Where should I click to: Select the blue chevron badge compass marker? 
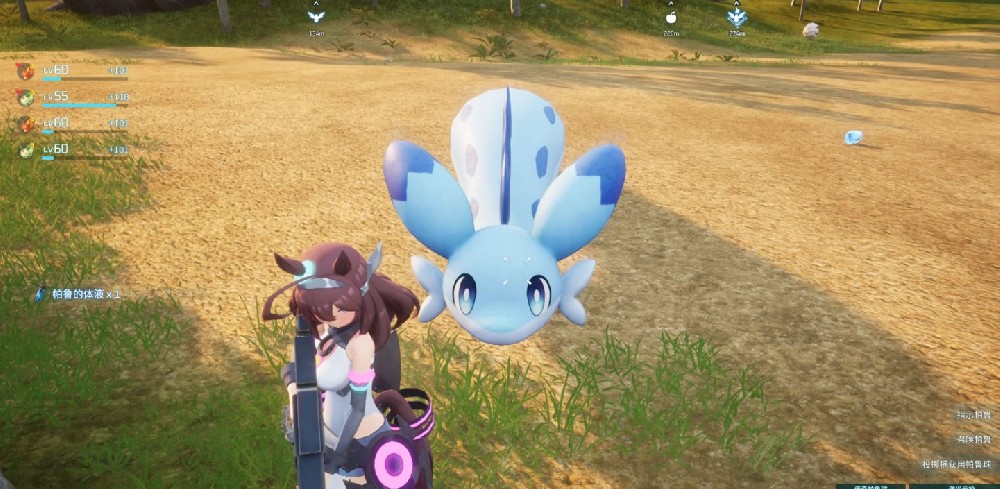737,16
